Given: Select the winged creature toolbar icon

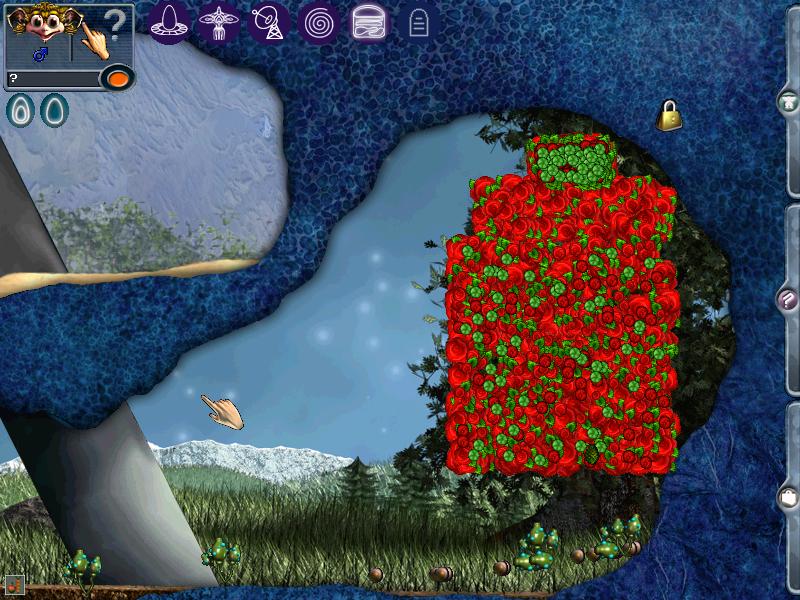Looking at the screenshot, I should (217, 21).
